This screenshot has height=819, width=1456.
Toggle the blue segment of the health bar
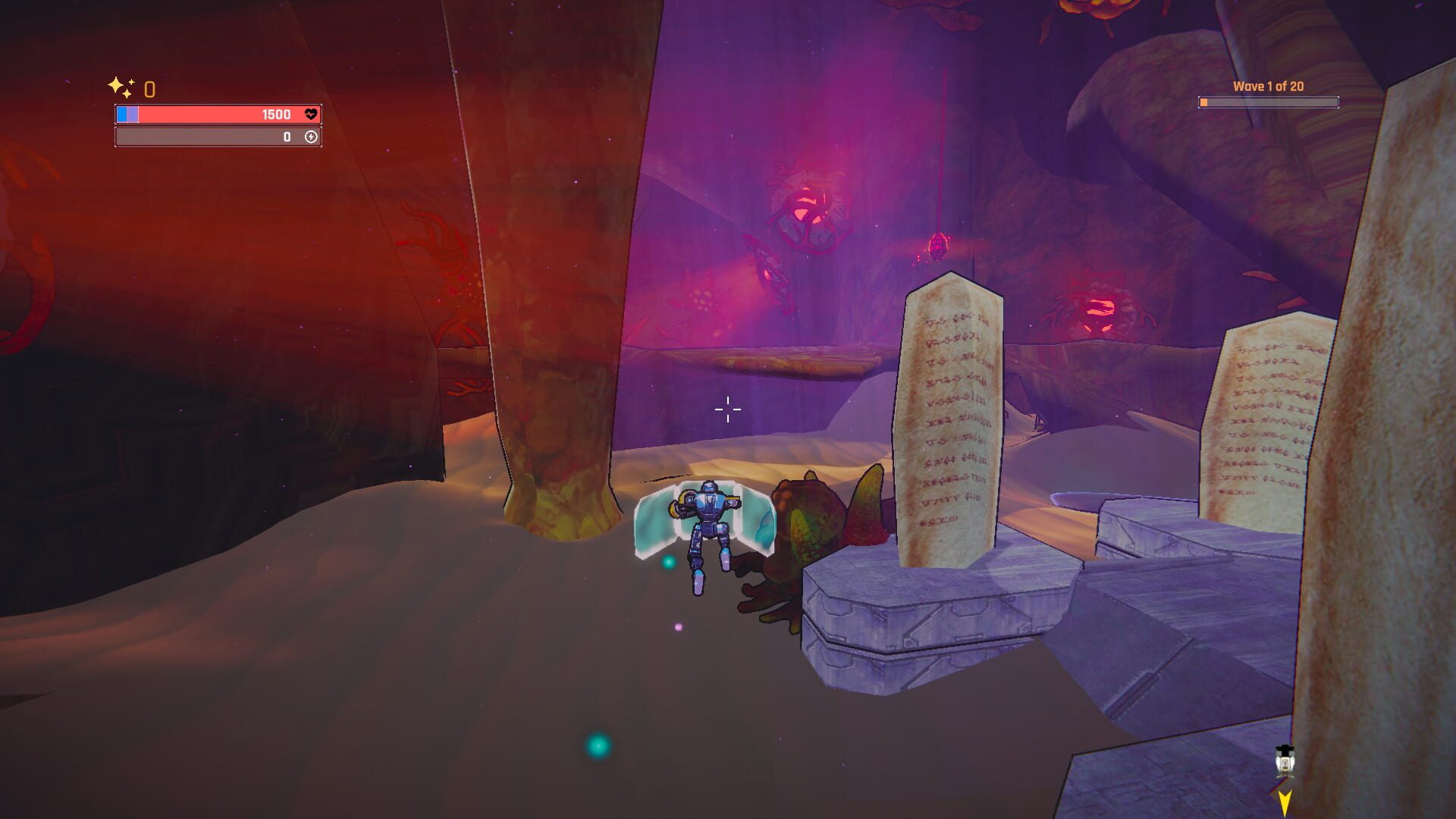(124, 115)
